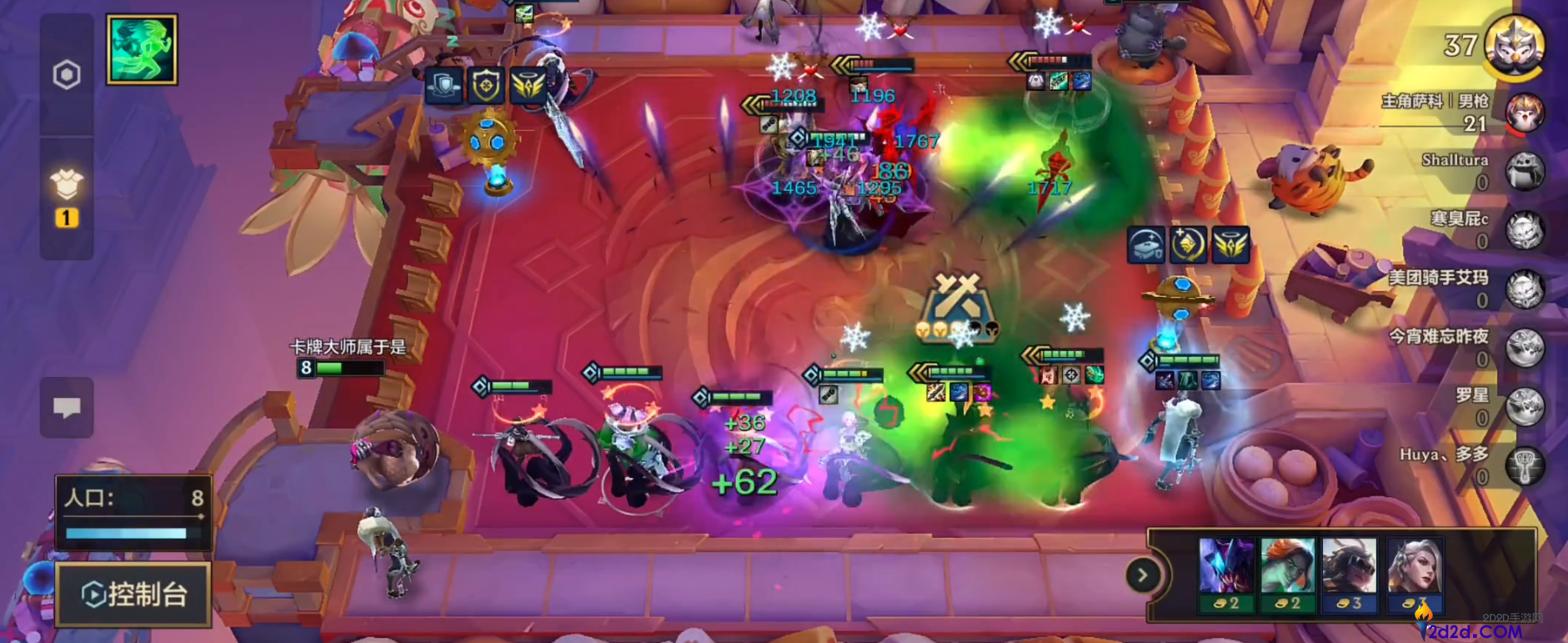This screenshot has width=1568, height=643.
Task: Buy the orange-haired green champion costing 2 gold
Action: pyautogui.click(x=1287, y=575)
